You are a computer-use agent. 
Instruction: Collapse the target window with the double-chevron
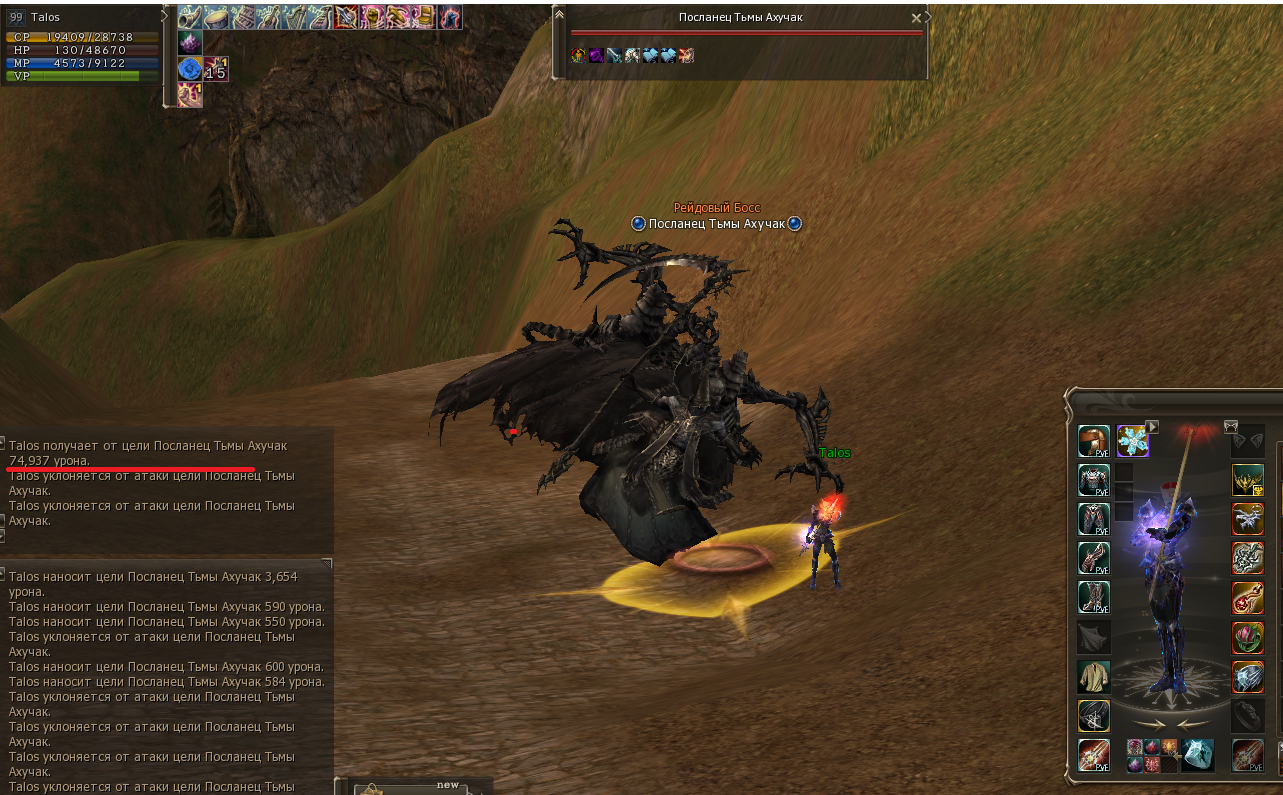click(559, 14)
